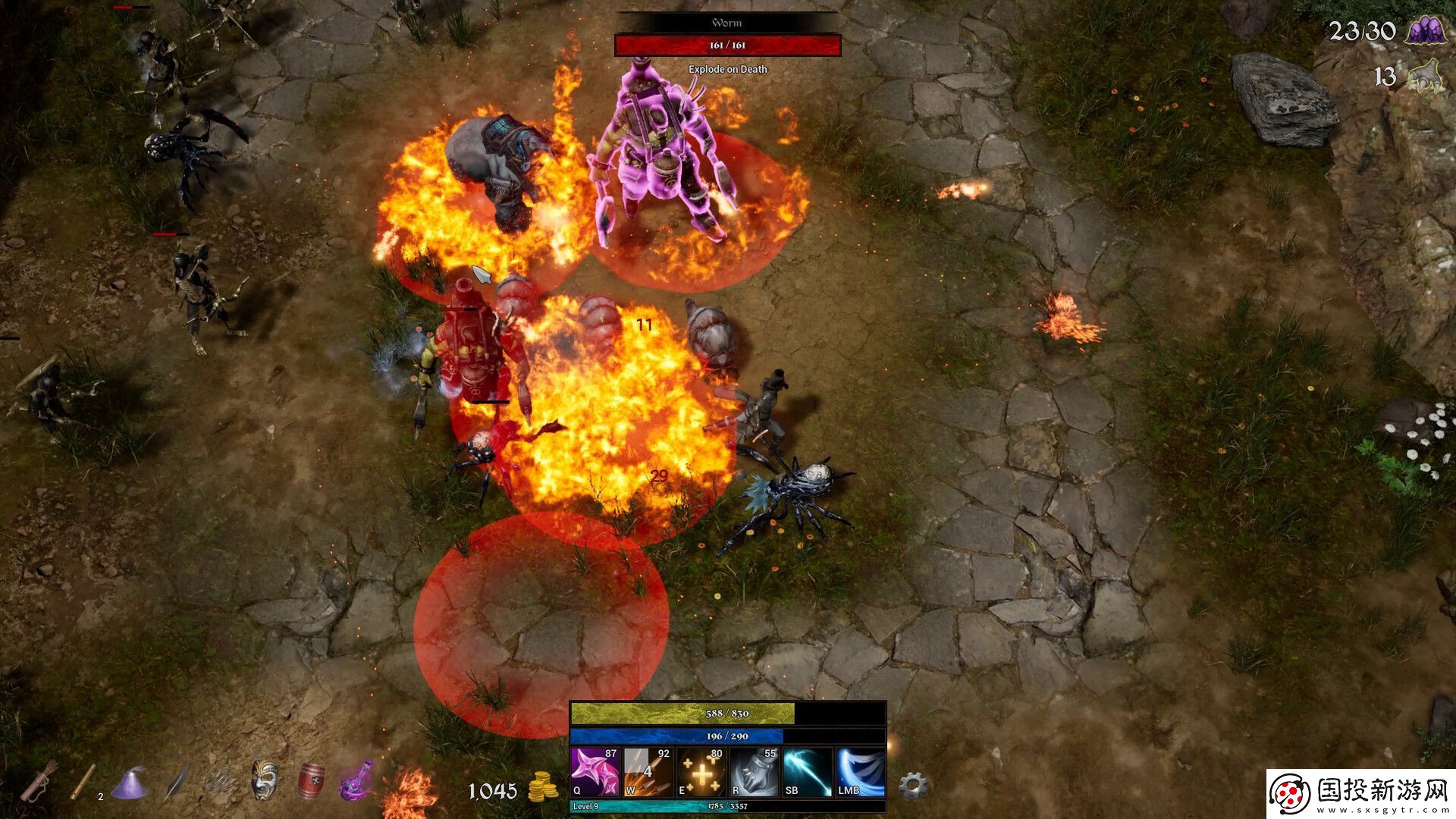
Task: Use the arrow volley ability on W
Action: (x=648, y=772)
